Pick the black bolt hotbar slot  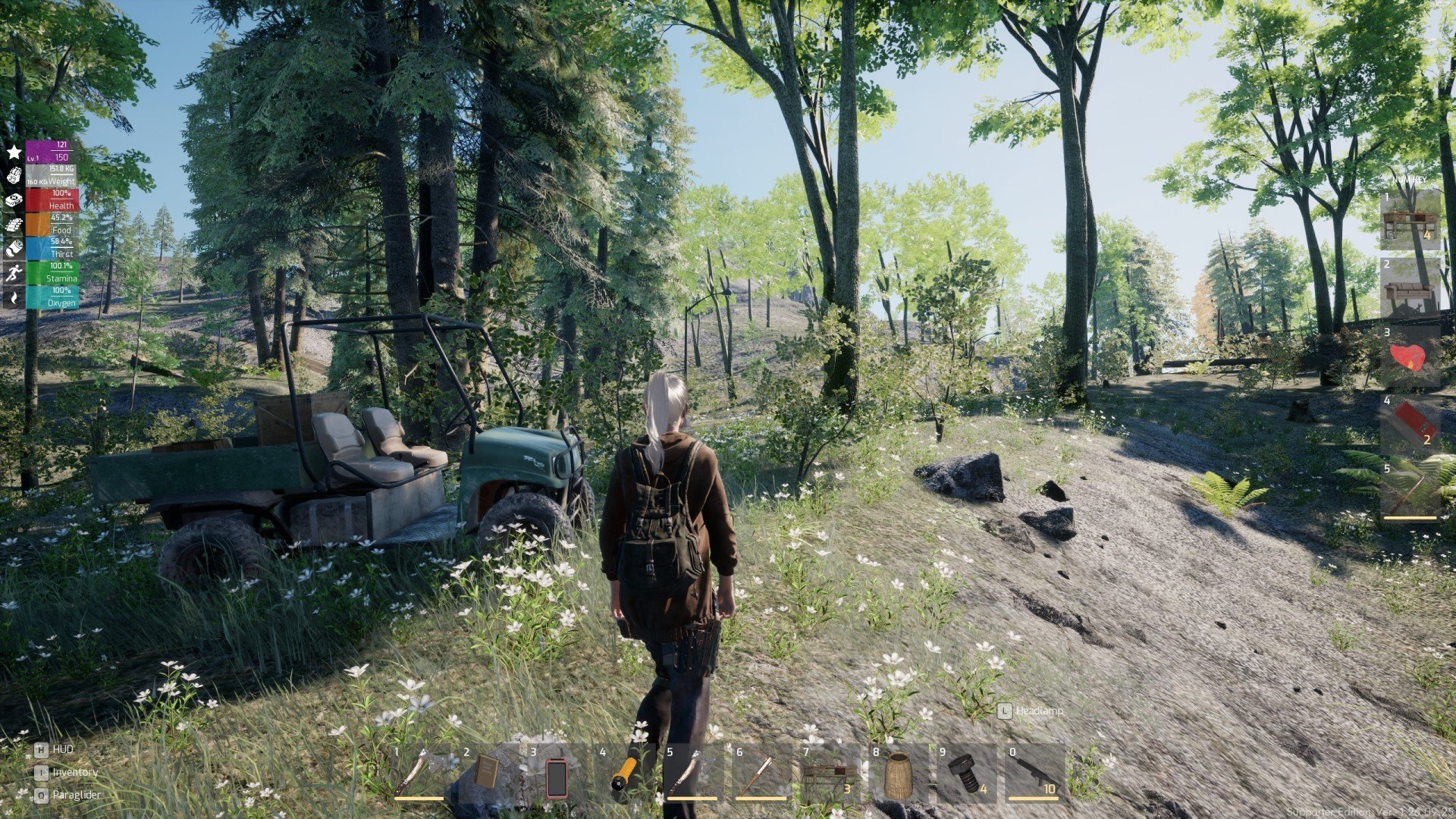pyautogui.click(x=965, y=775)
